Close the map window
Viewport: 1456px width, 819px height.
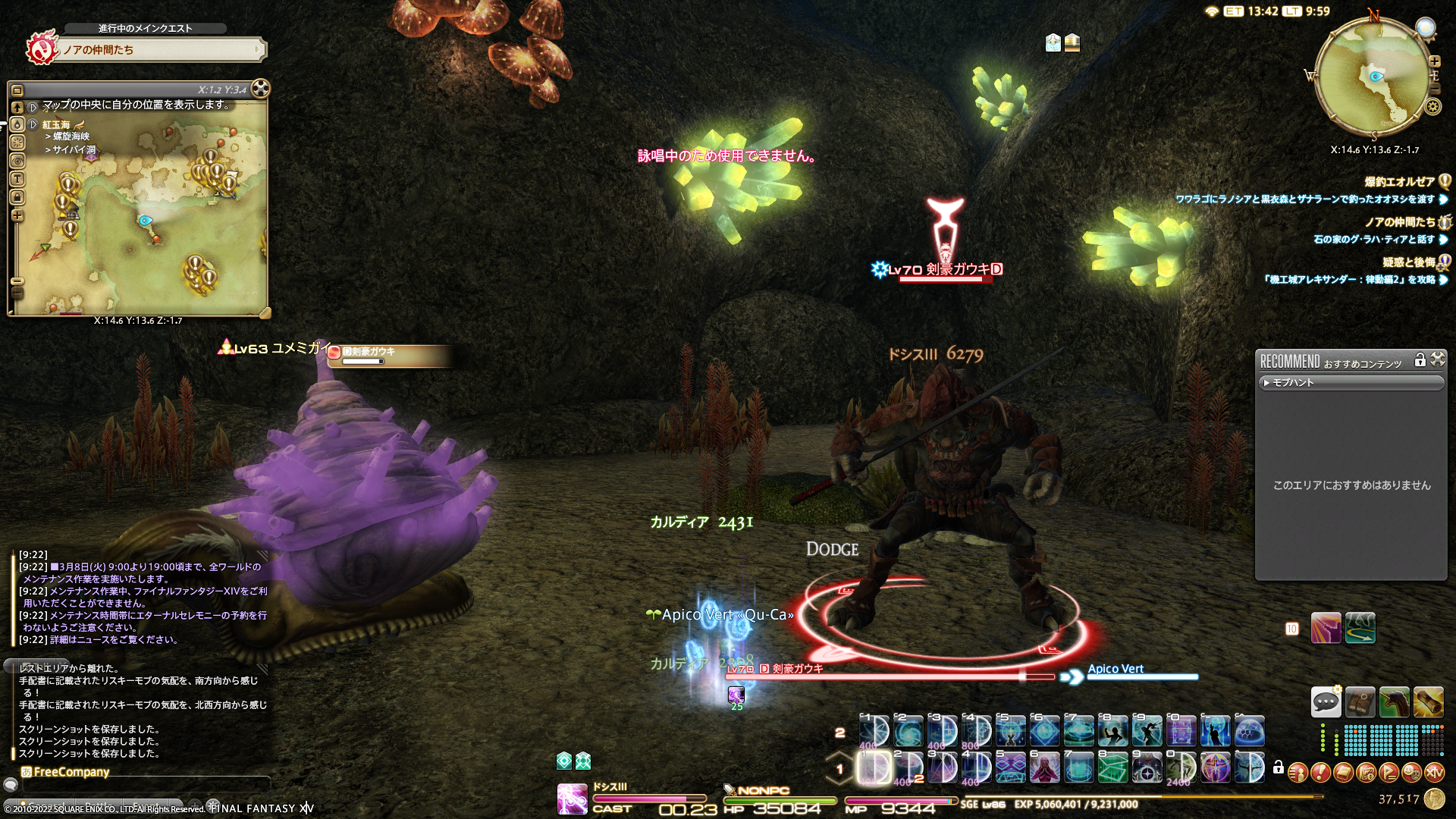[260, 89]
